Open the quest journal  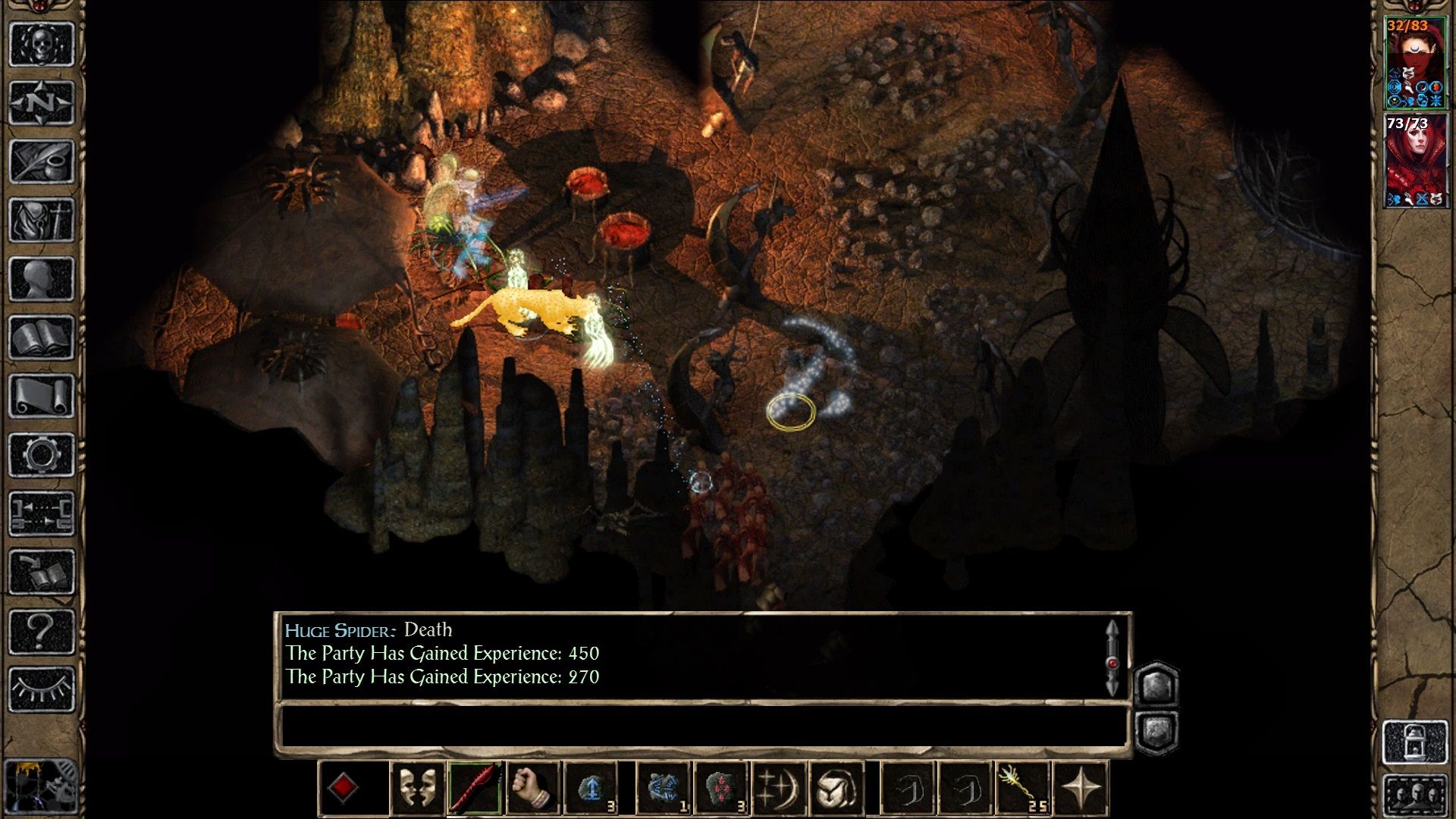click(42, 162)
